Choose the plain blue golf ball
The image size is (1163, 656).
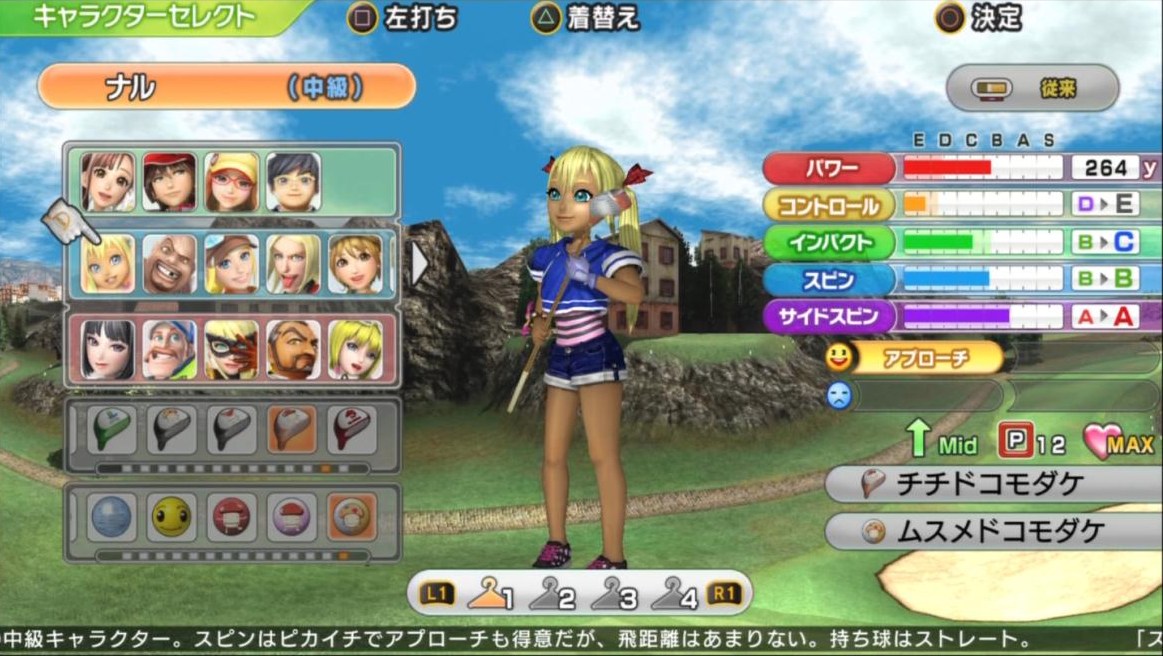point(111,517)
